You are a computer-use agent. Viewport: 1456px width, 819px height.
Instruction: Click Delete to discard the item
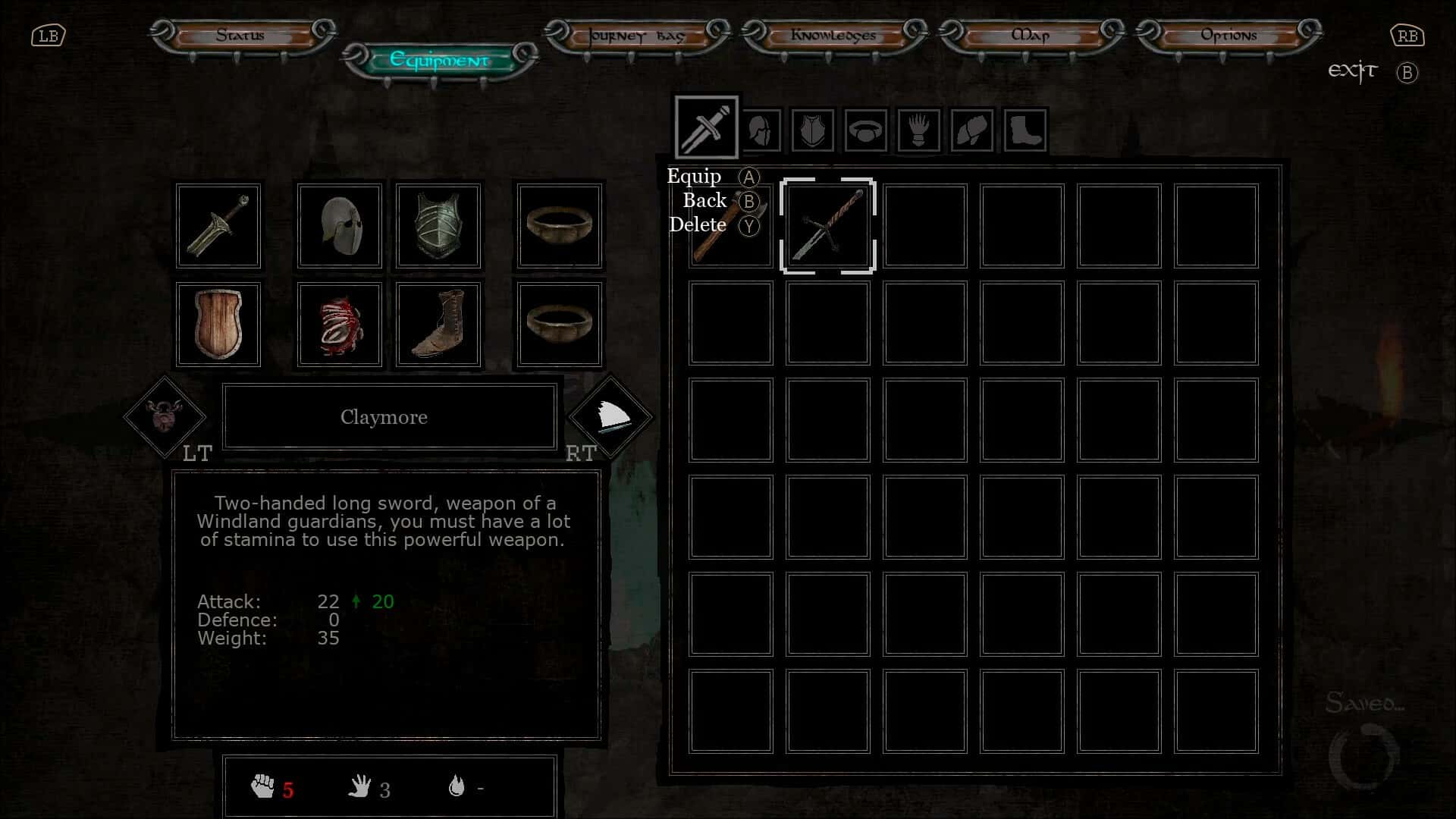point(697,225)
